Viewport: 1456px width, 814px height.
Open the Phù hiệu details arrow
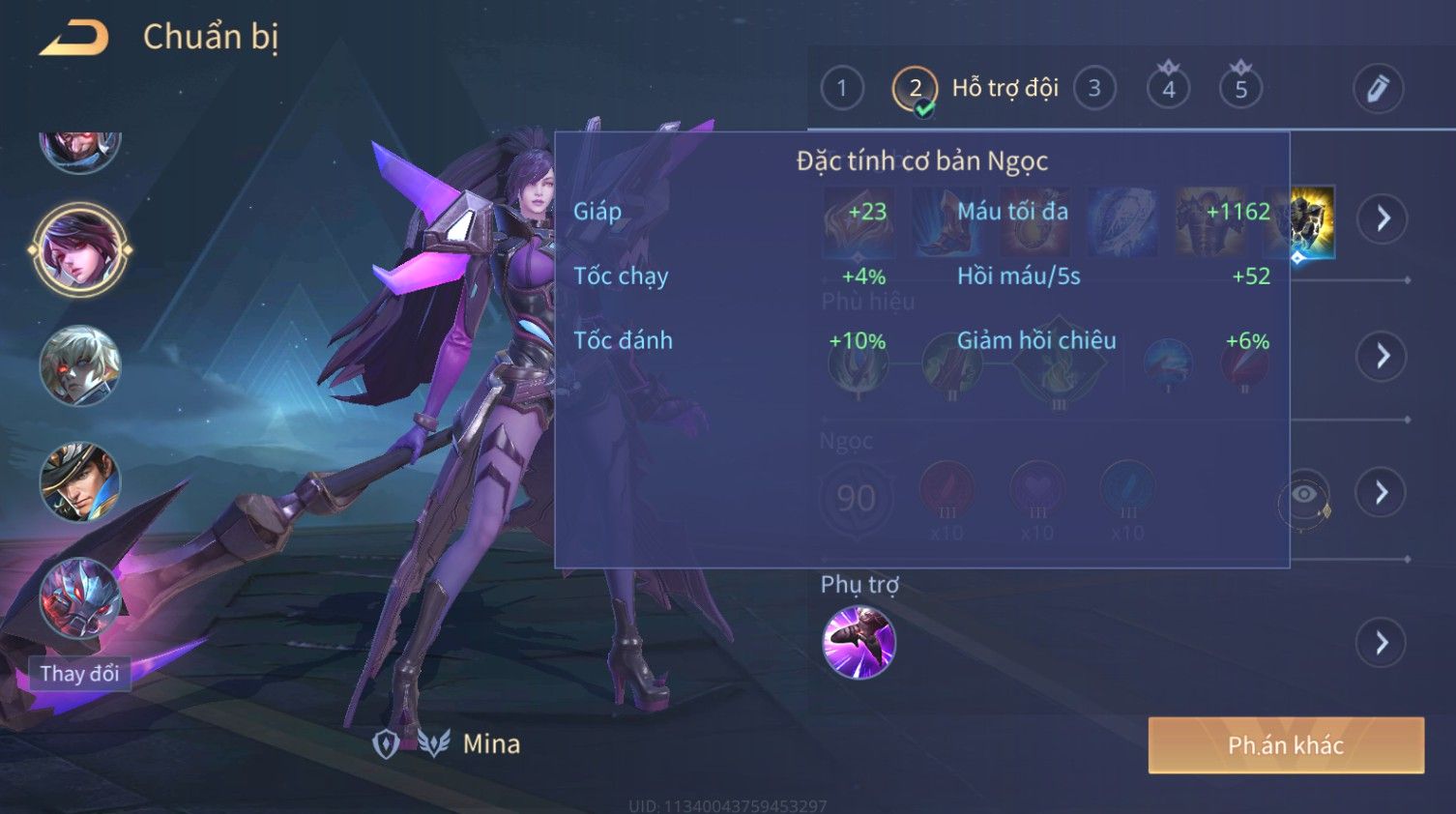(1383, 356)
